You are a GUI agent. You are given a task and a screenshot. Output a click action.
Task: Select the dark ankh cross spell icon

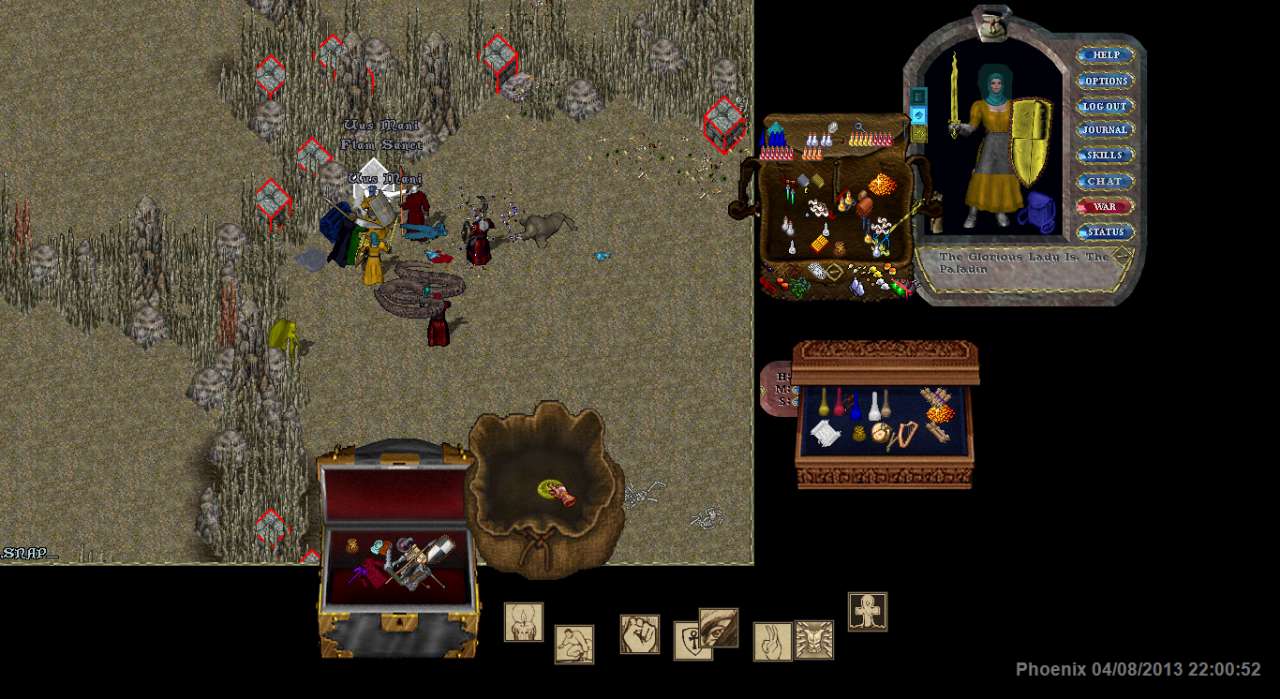click(x=867, y=611)
